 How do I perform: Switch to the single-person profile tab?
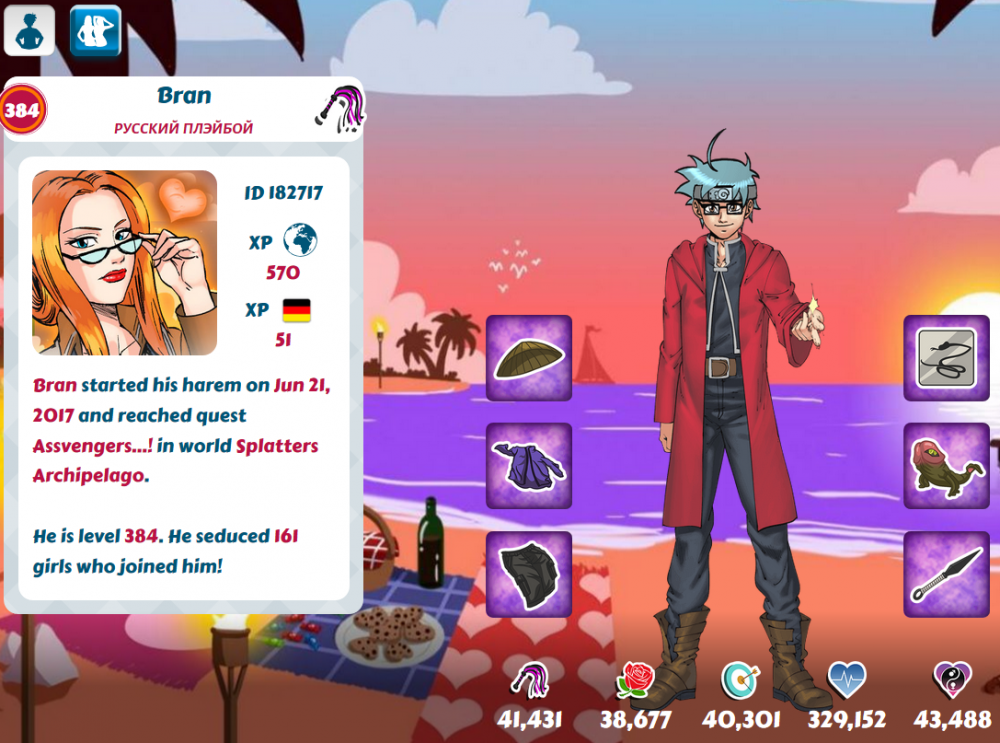coord(29,31)
